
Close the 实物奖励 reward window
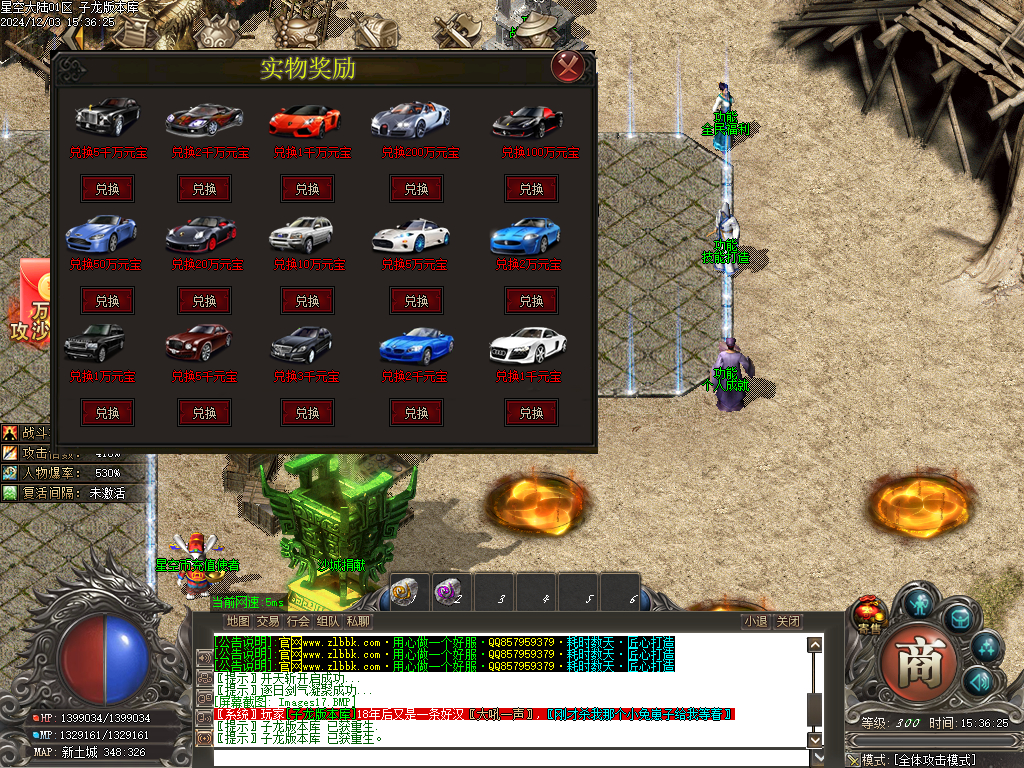(x=567, y=67)
